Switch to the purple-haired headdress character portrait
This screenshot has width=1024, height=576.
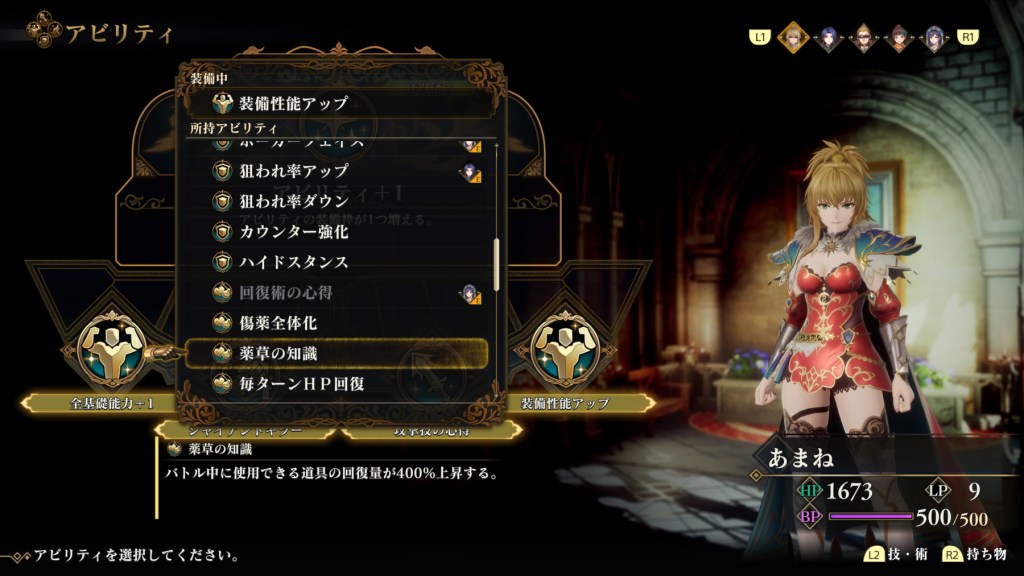(x=934, y=38)
